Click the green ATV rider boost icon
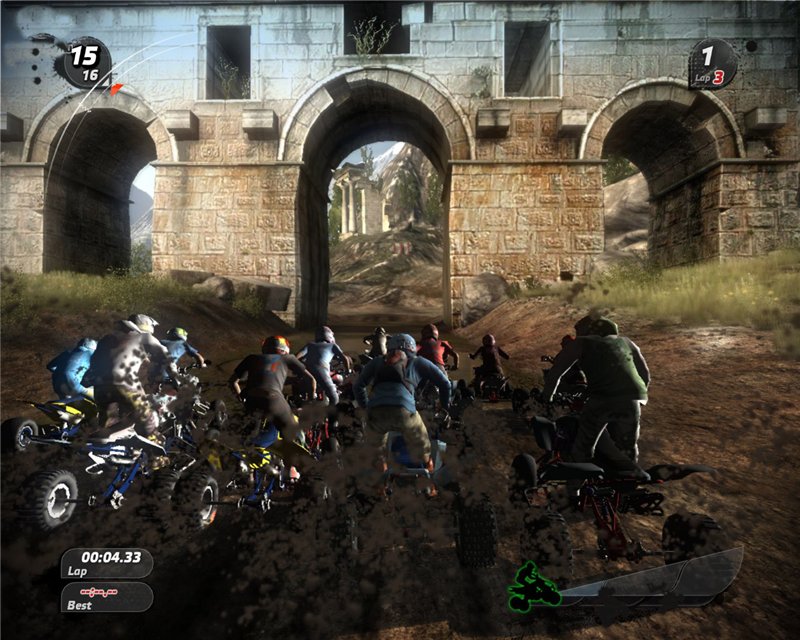 [533, 588]
